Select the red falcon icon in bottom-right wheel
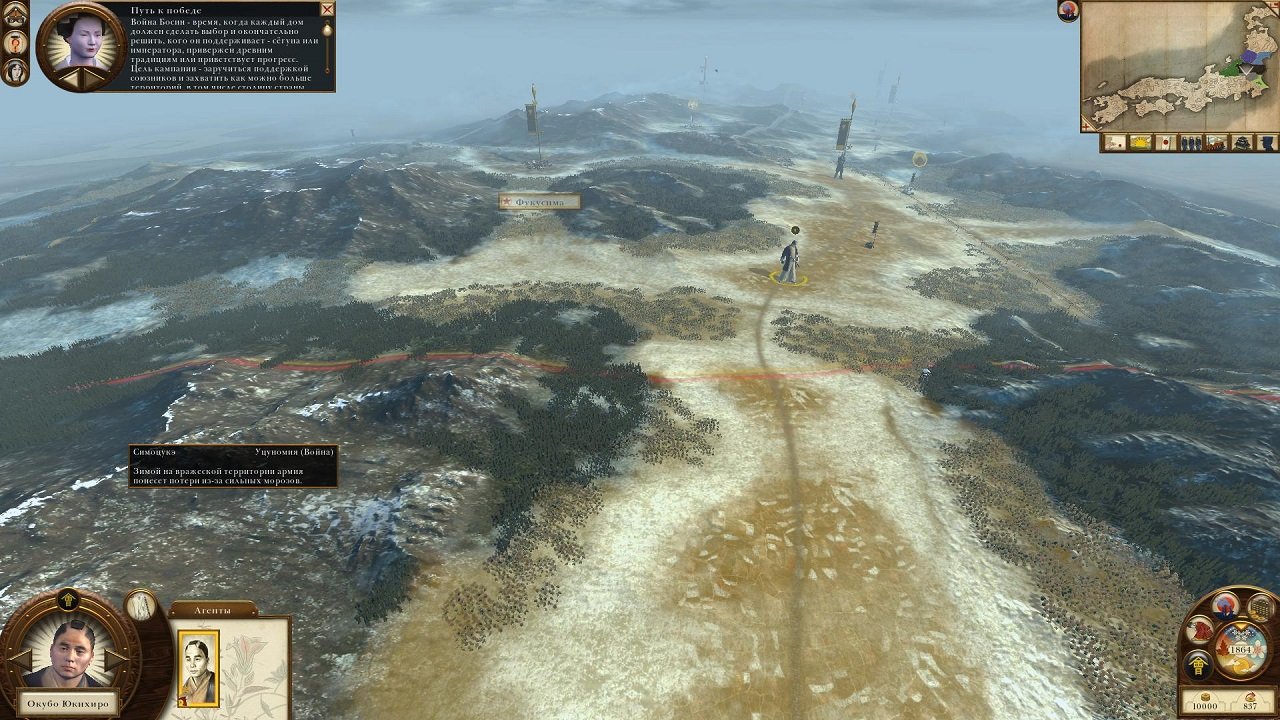The image size is (1280, 720). coord(1199,630)
